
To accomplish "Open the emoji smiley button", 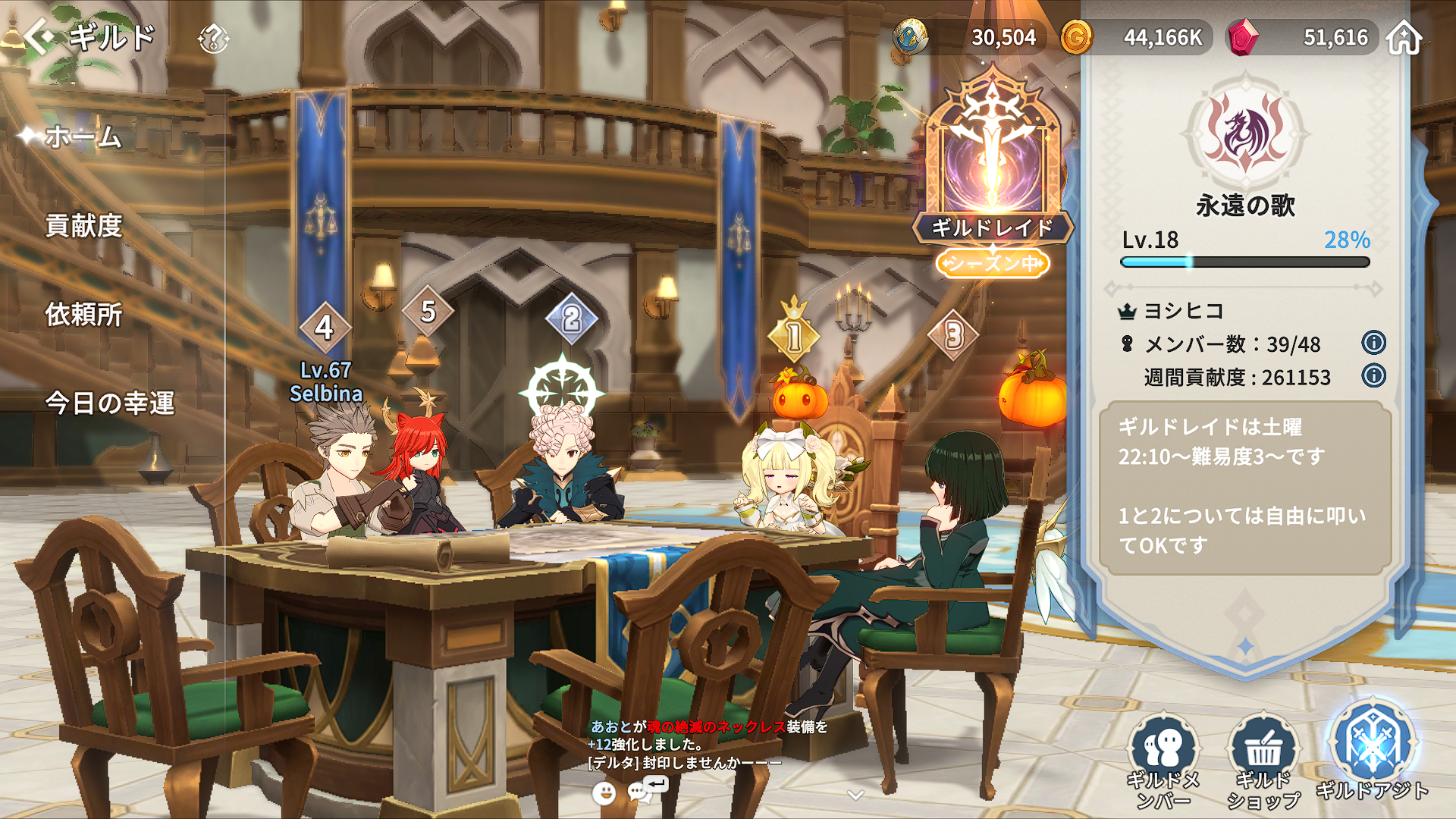I will pos(604,793).
